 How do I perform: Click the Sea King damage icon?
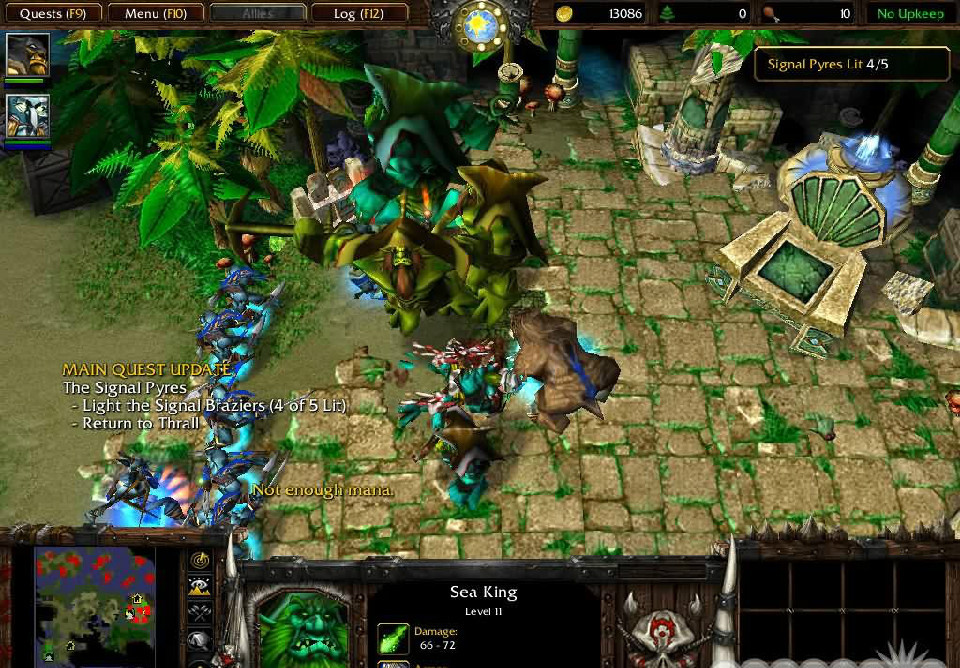[393, 638]
